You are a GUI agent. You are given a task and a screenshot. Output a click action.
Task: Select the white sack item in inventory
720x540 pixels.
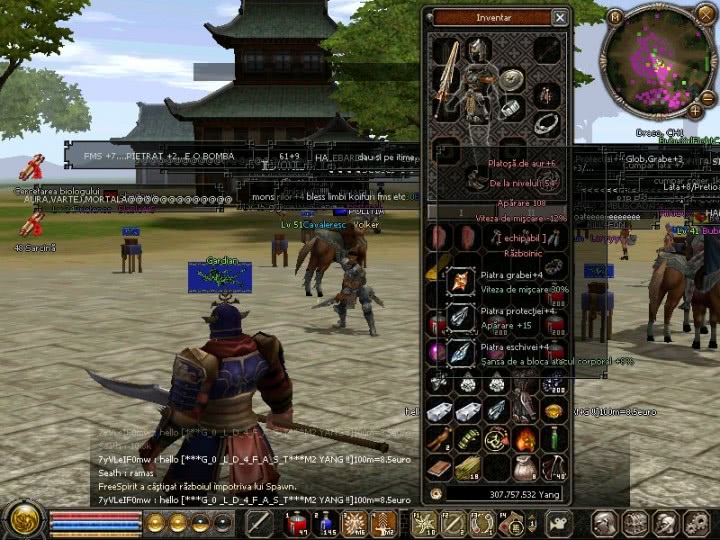pos(525,466)
